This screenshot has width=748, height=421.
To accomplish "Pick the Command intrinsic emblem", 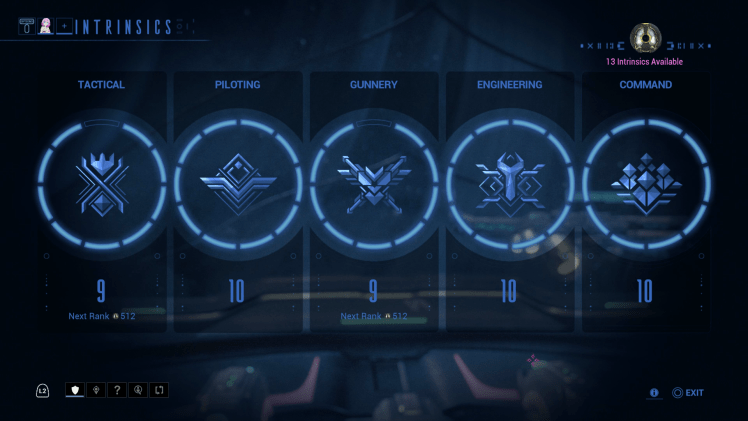I will [645, 185].
